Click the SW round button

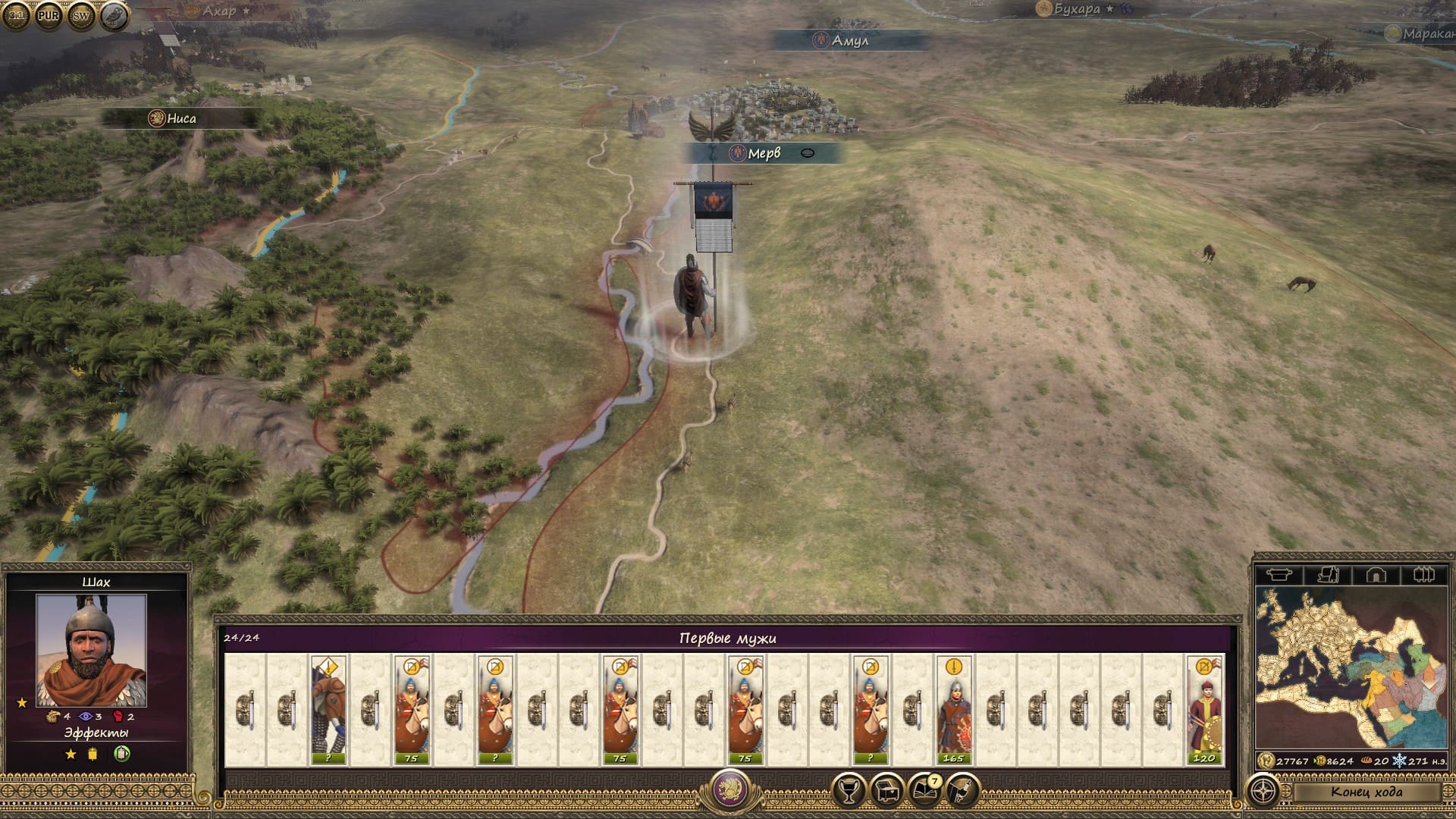81,15
